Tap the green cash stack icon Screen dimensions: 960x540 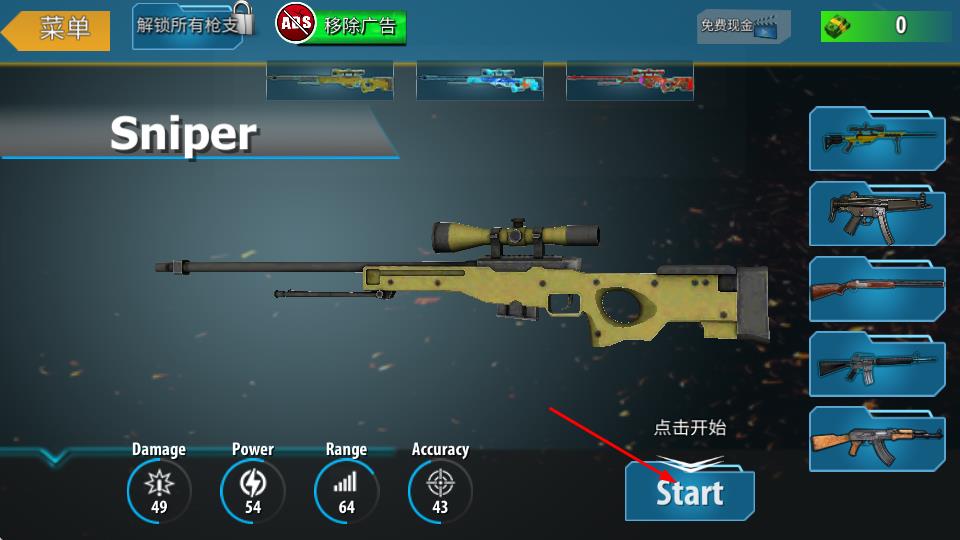point(841,26)
